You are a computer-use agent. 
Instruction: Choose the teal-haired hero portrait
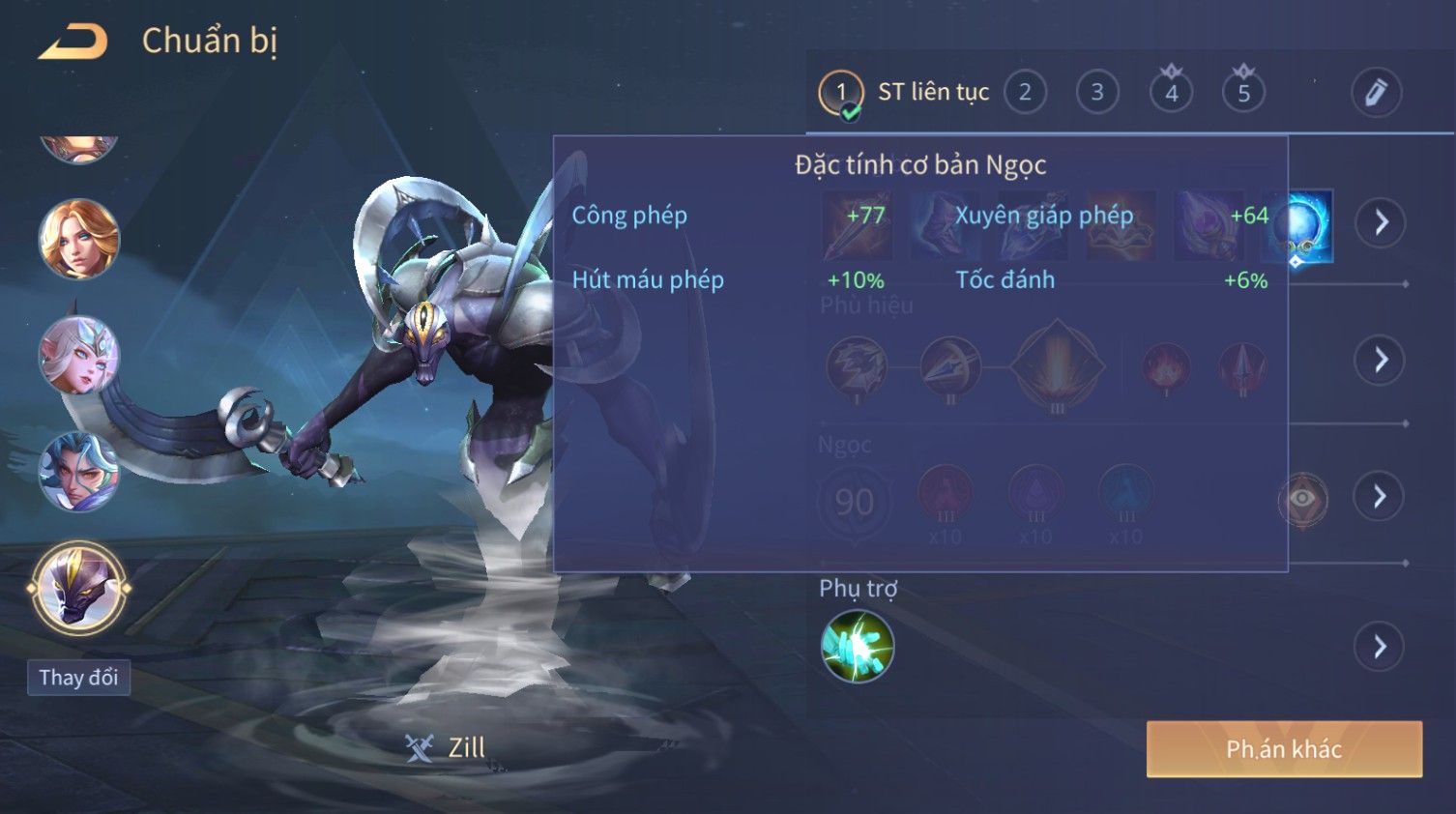pos(78,472)
